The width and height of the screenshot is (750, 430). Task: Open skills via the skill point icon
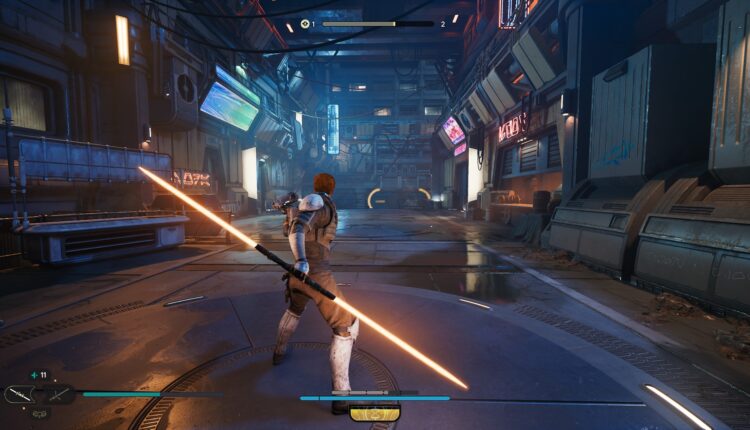pyautogui.click(x=305, y=24)
